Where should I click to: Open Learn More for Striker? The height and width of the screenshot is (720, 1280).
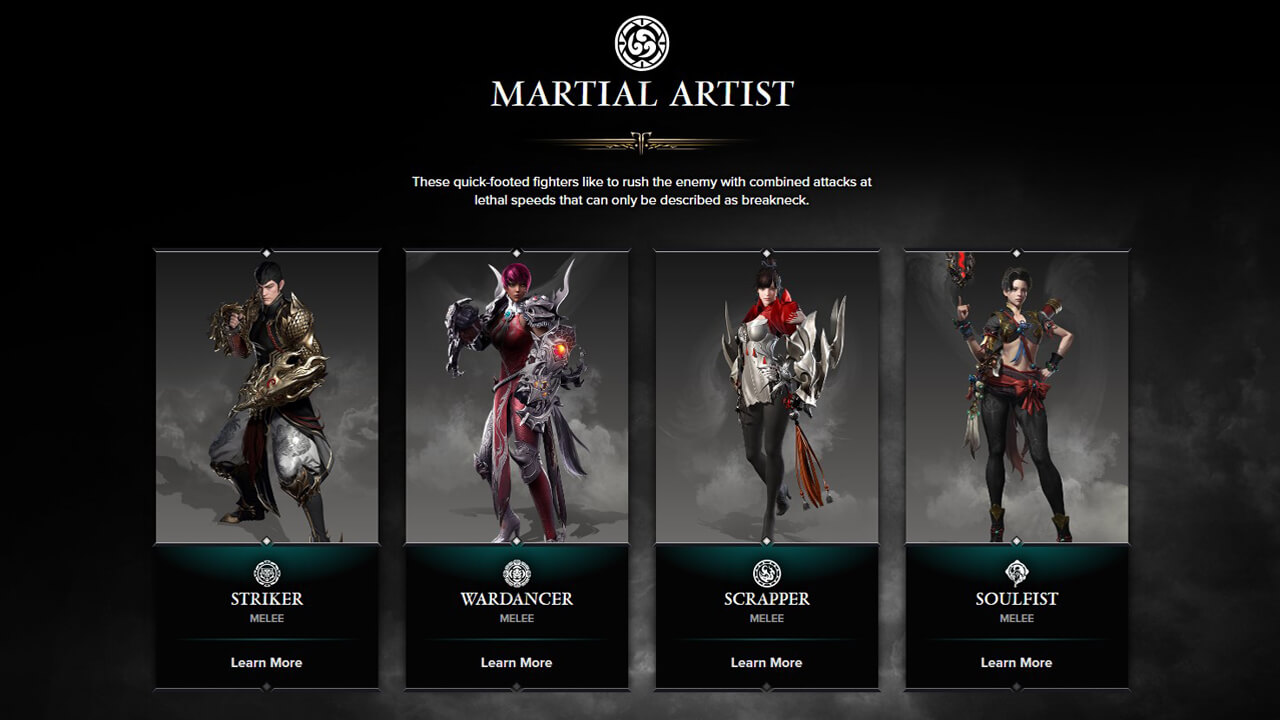point(266,662)
